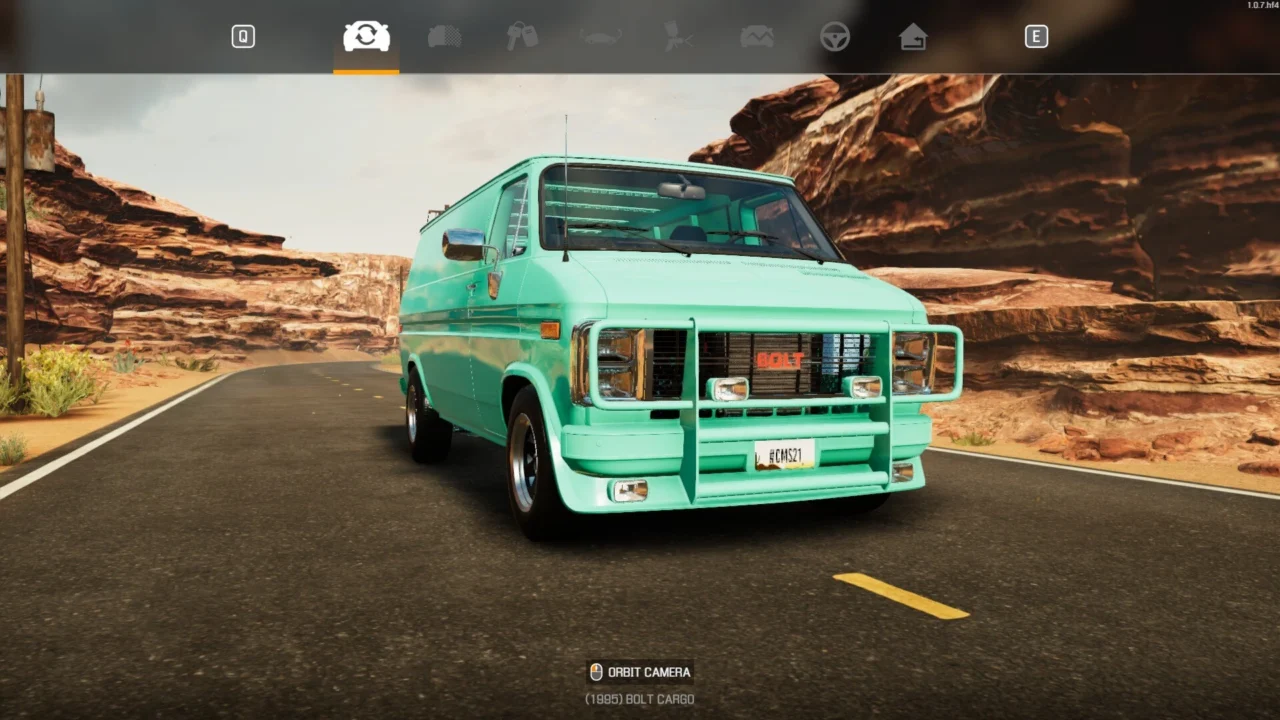1280x720 pixels.
Task: Open the checkered car livery tab
Action: tap(444, 37)
